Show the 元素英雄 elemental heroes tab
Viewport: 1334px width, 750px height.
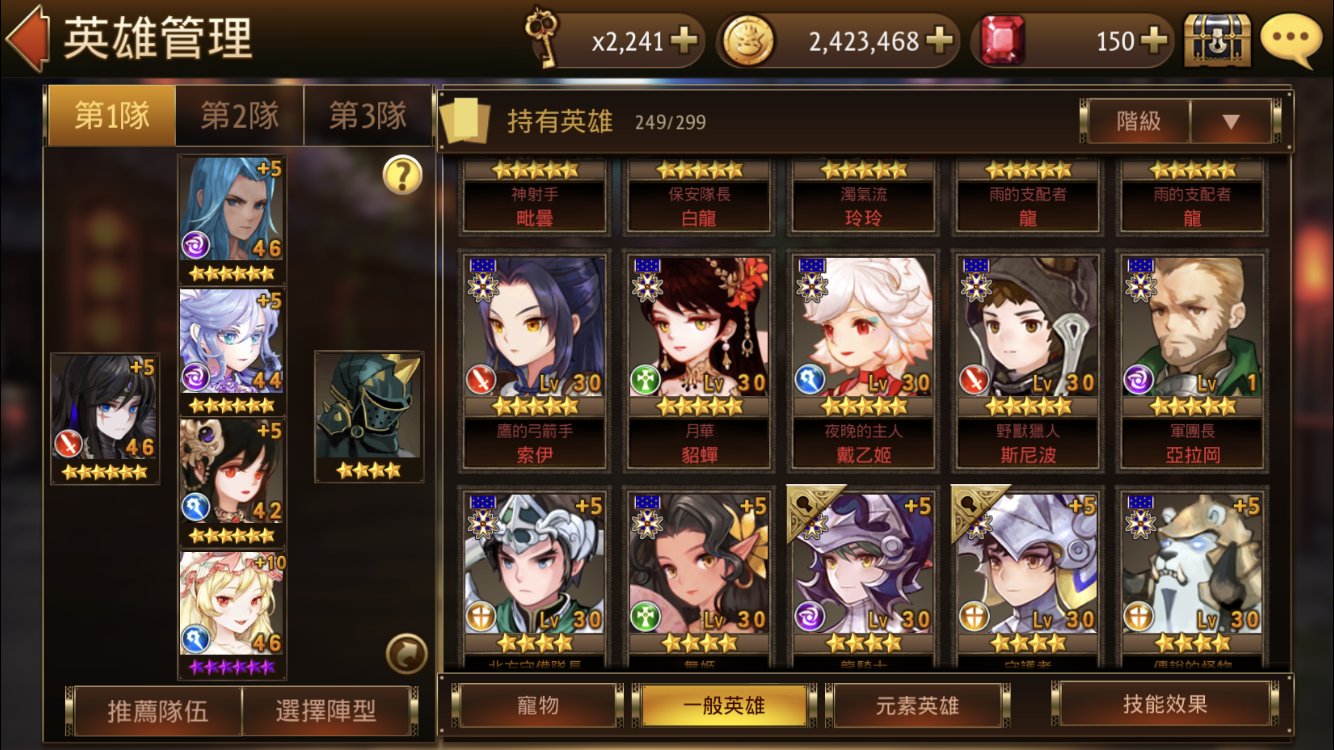click(x=917, y=705)
